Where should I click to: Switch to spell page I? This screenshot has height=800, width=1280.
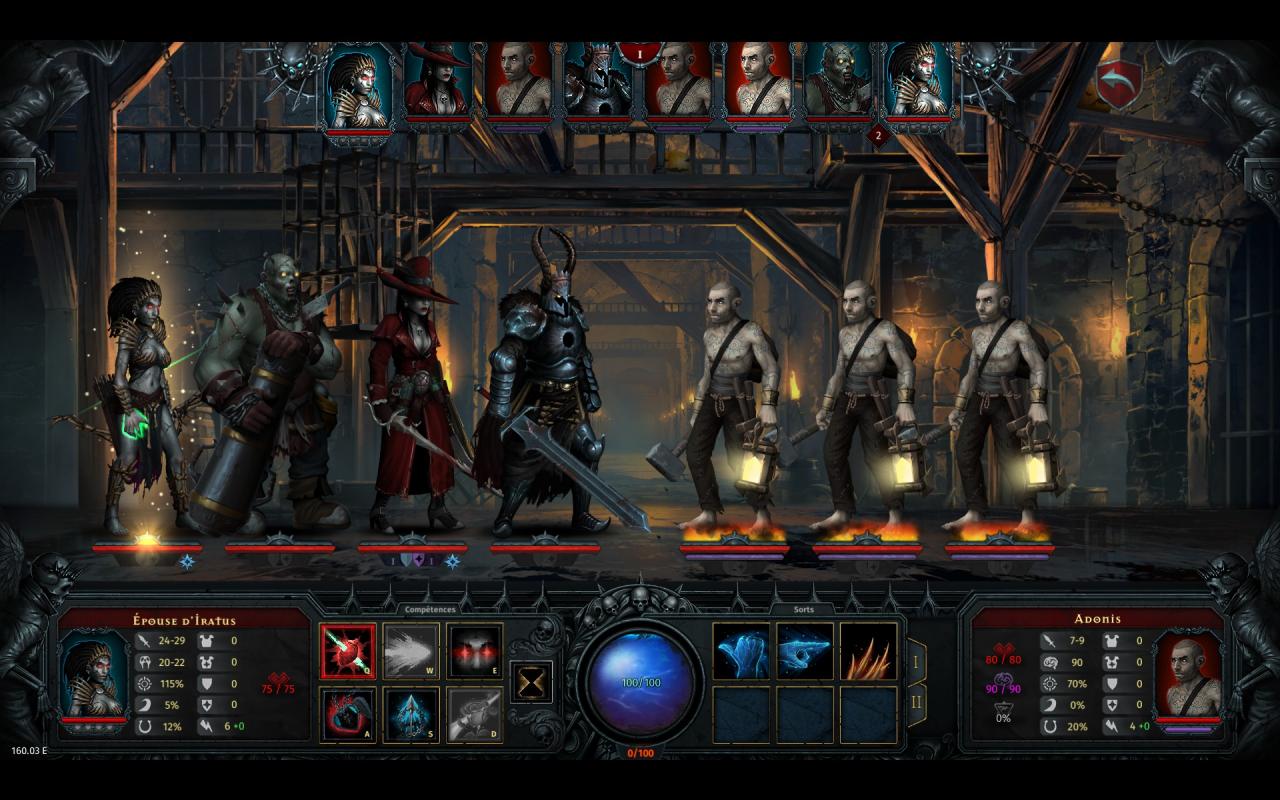tap(916, 661)
